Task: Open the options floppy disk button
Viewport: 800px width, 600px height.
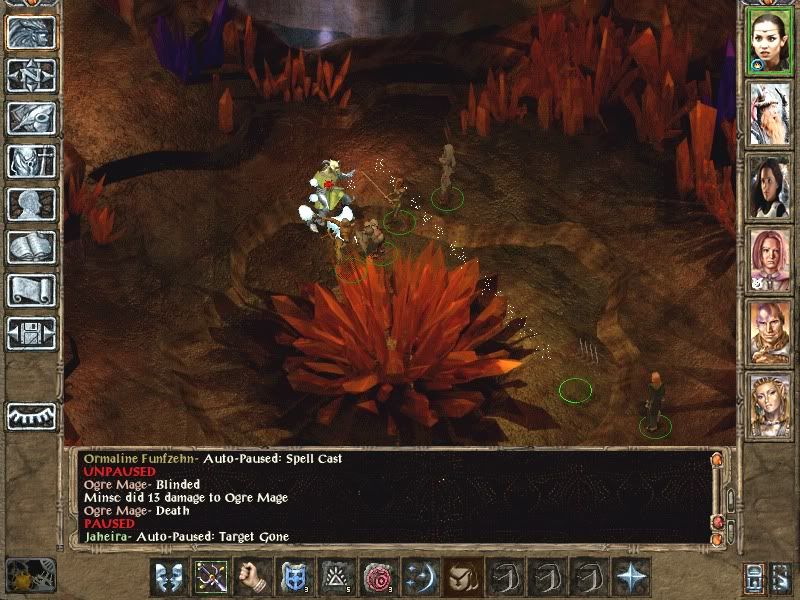Action: tap(31, 333)
